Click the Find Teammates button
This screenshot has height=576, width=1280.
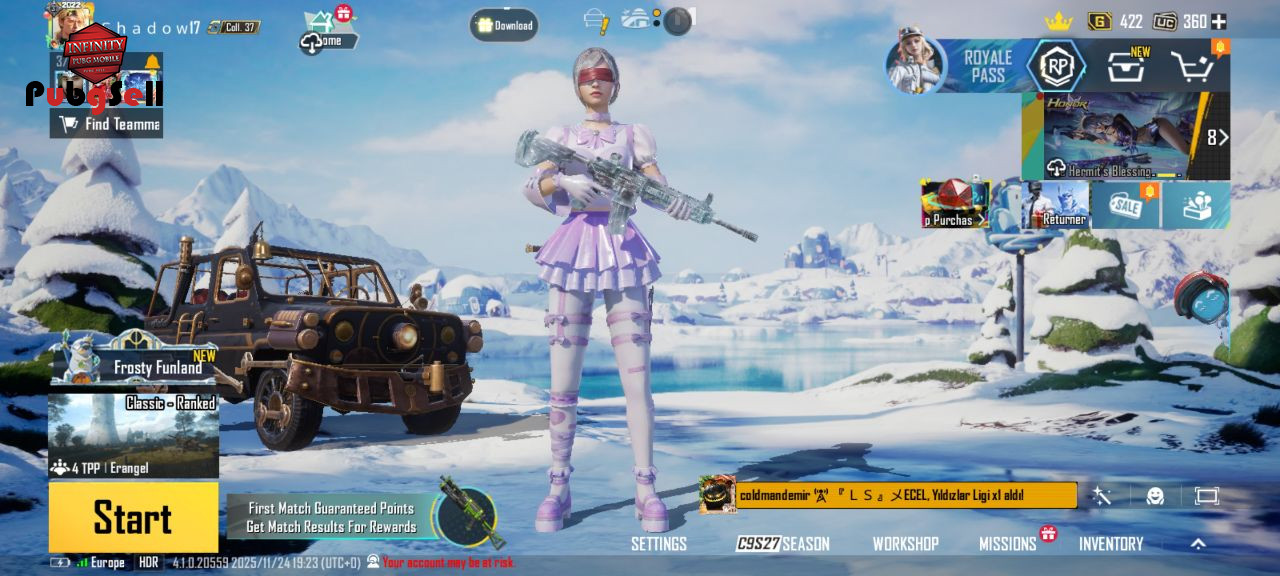107,124
